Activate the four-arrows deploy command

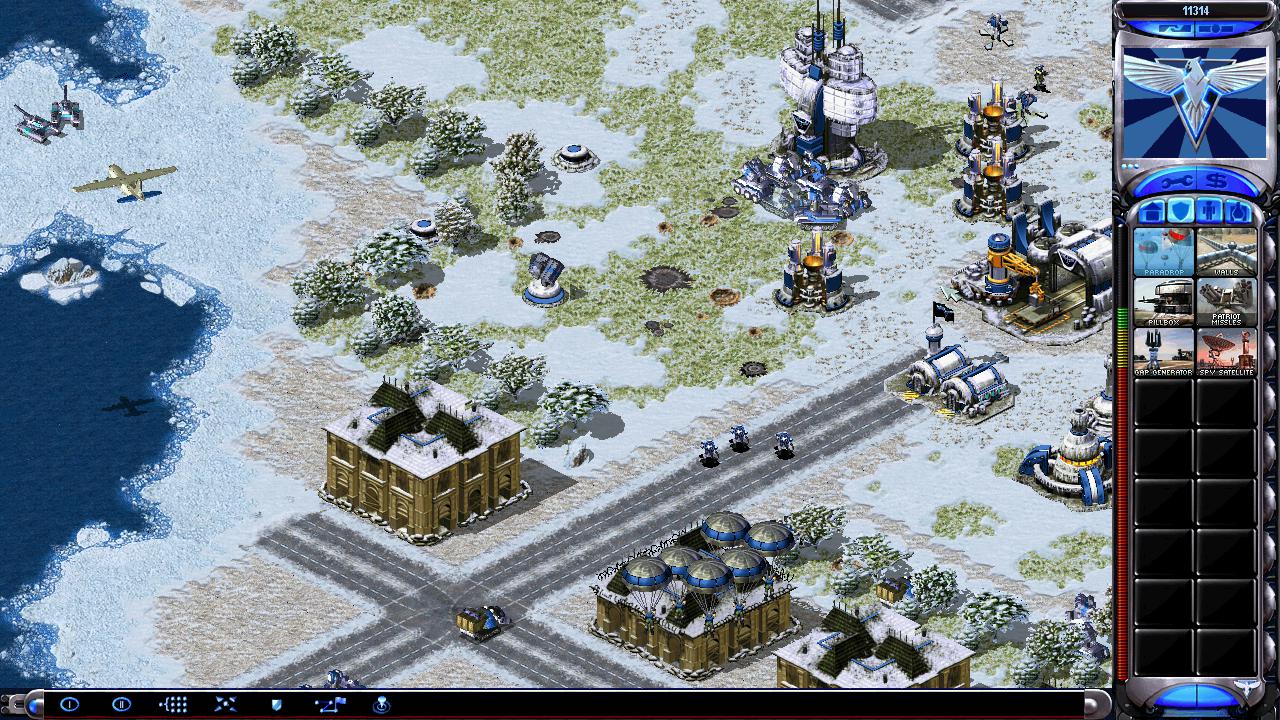pyautogui.click(x=225, y=704)
